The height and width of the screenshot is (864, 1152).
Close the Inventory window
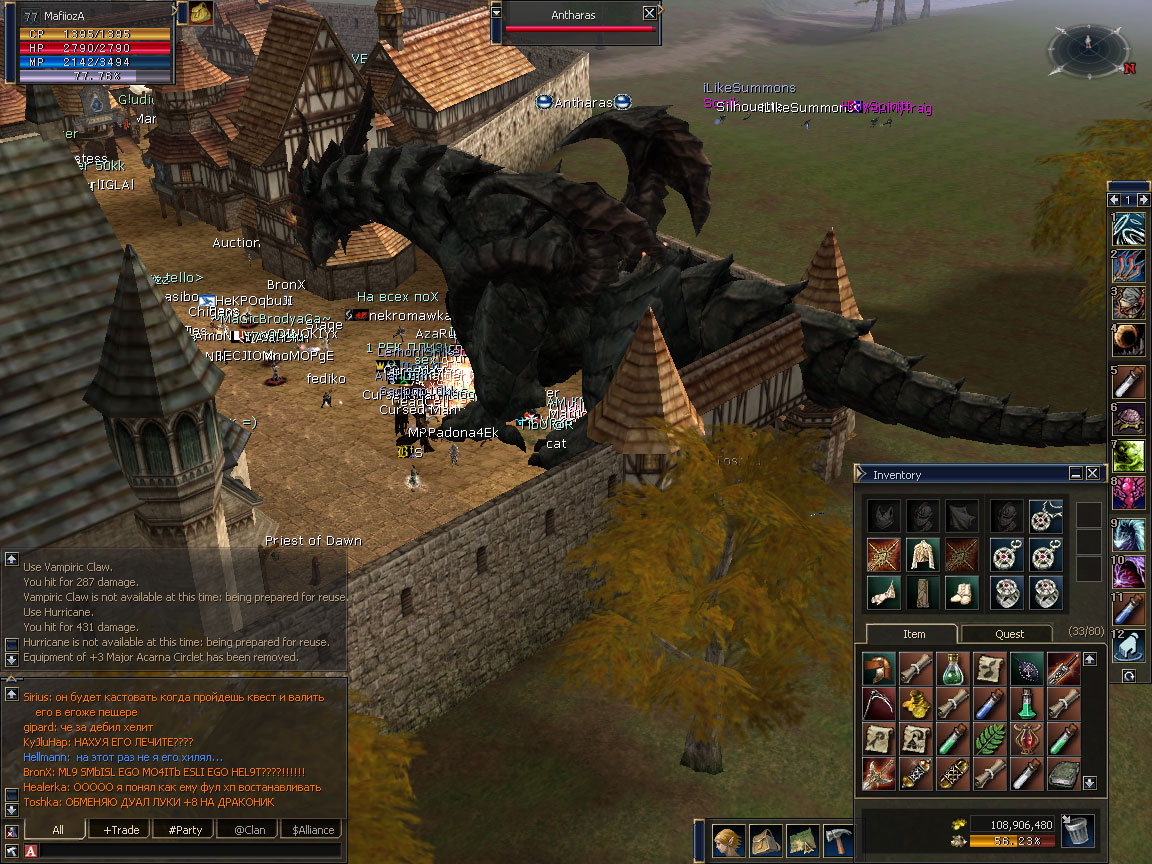[1093, 473]
